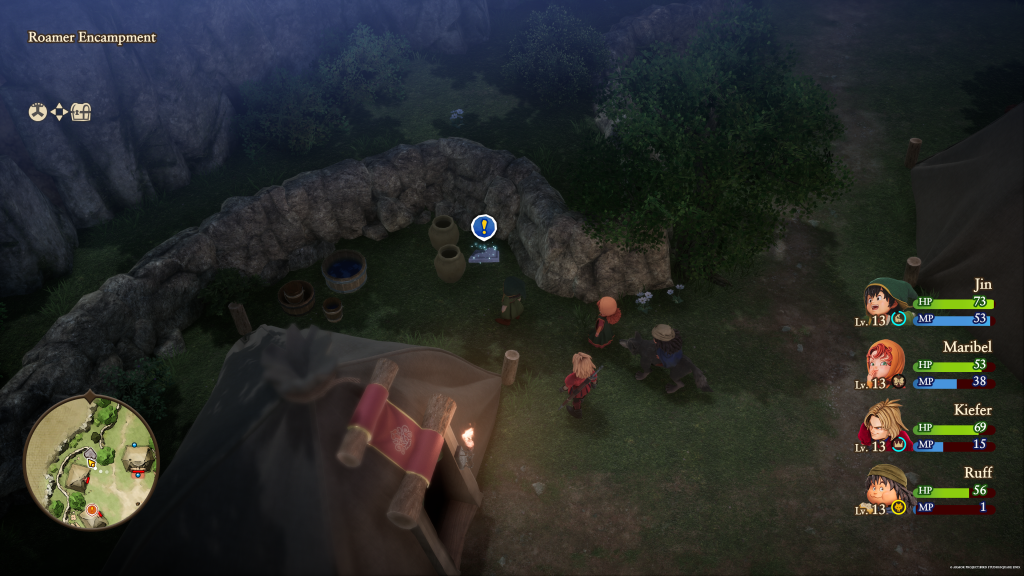Select Kiefer's portrait in the party list
This screenshot has height=576, width=1024.
883,426
